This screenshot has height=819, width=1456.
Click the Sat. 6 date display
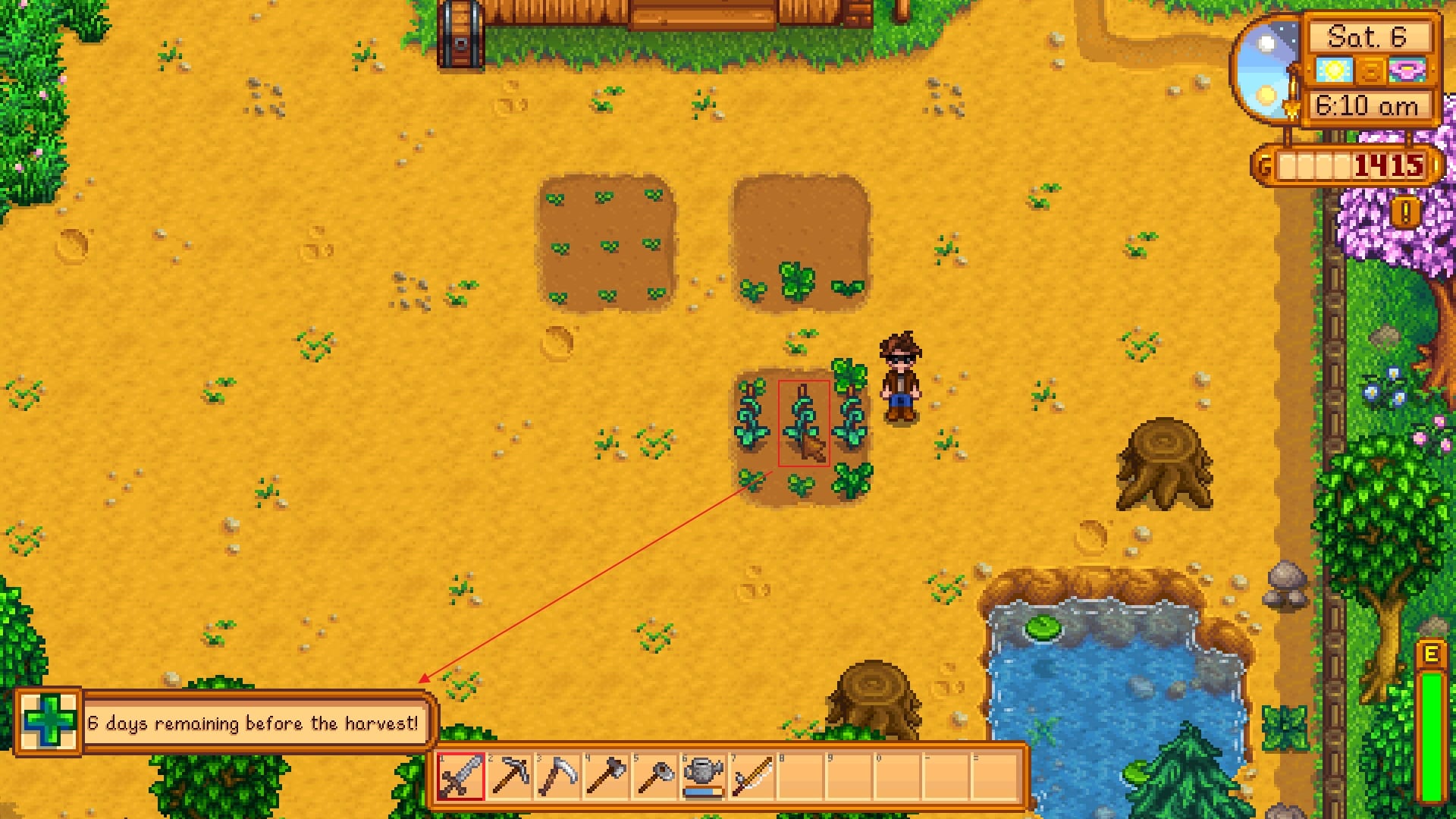click(x=1367, y=36)
